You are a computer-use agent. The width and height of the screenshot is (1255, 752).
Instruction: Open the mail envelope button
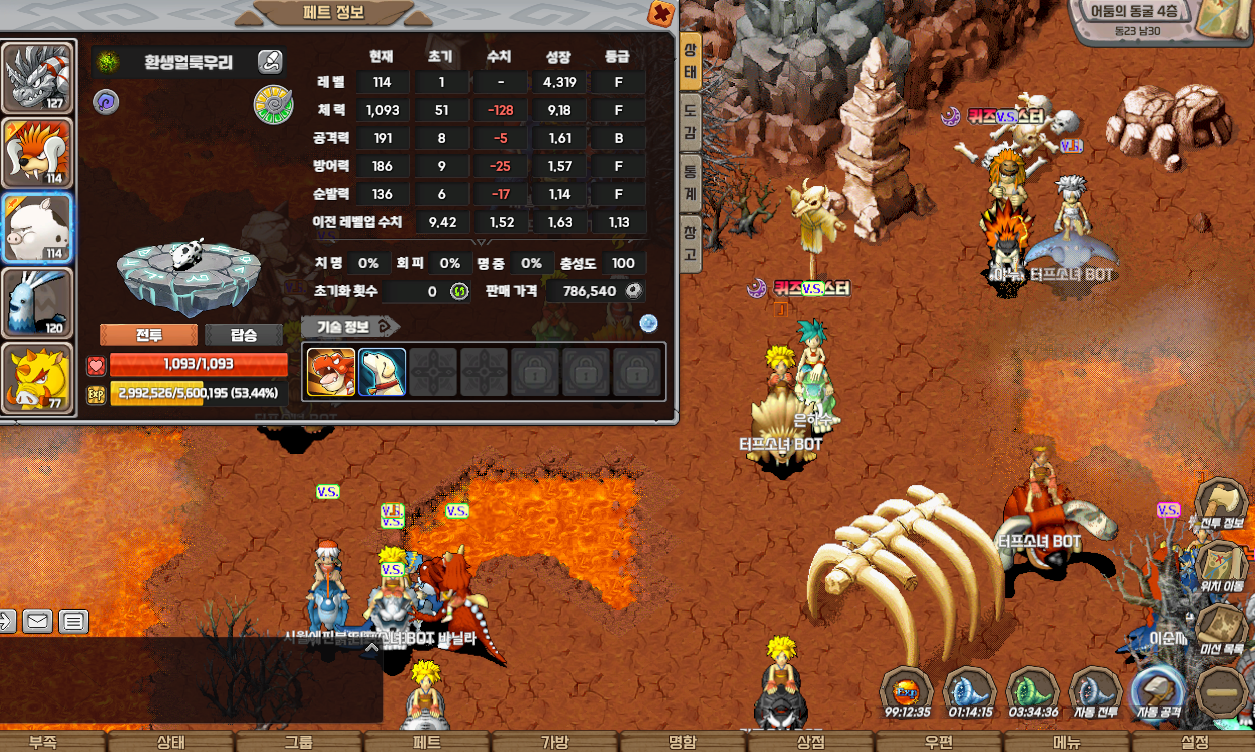(37, 622)
